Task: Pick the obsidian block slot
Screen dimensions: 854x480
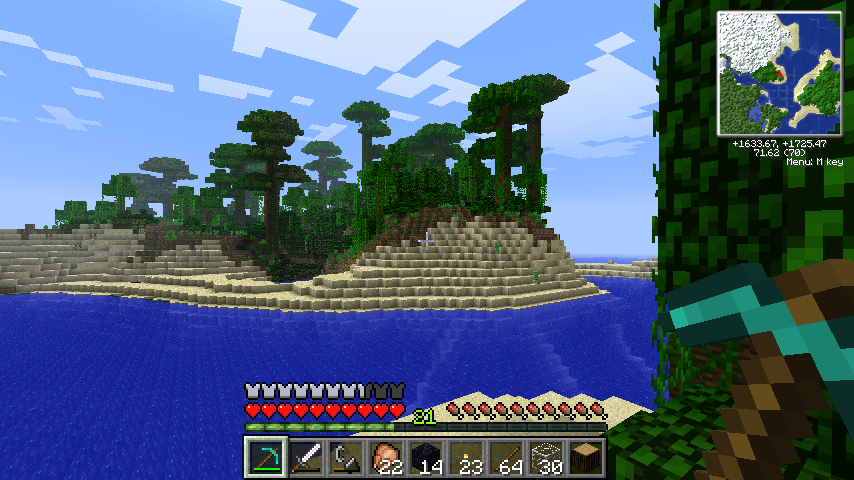Action: coord(426,458)
